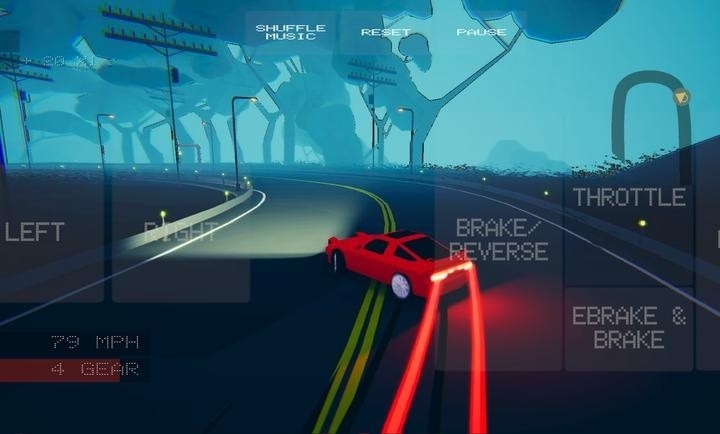The height and width of the screenshot is (434, 720).
Task: Activate the Ebrake & Brake button
Action: click(x=629, y=328)
